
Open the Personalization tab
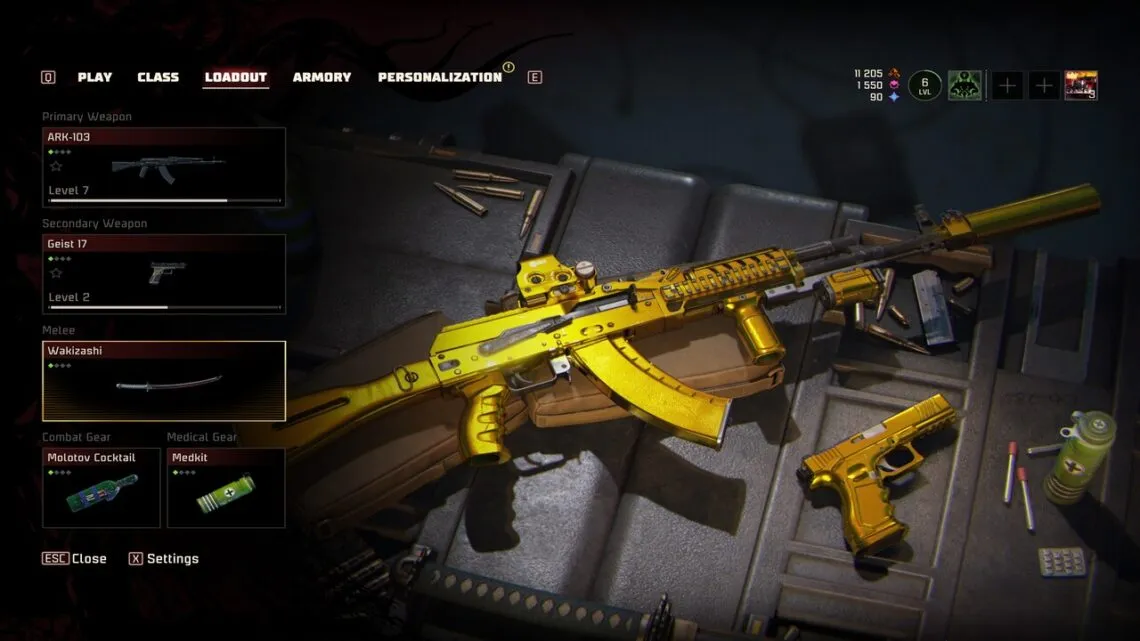pyautogui.click(x=440, y=77)
